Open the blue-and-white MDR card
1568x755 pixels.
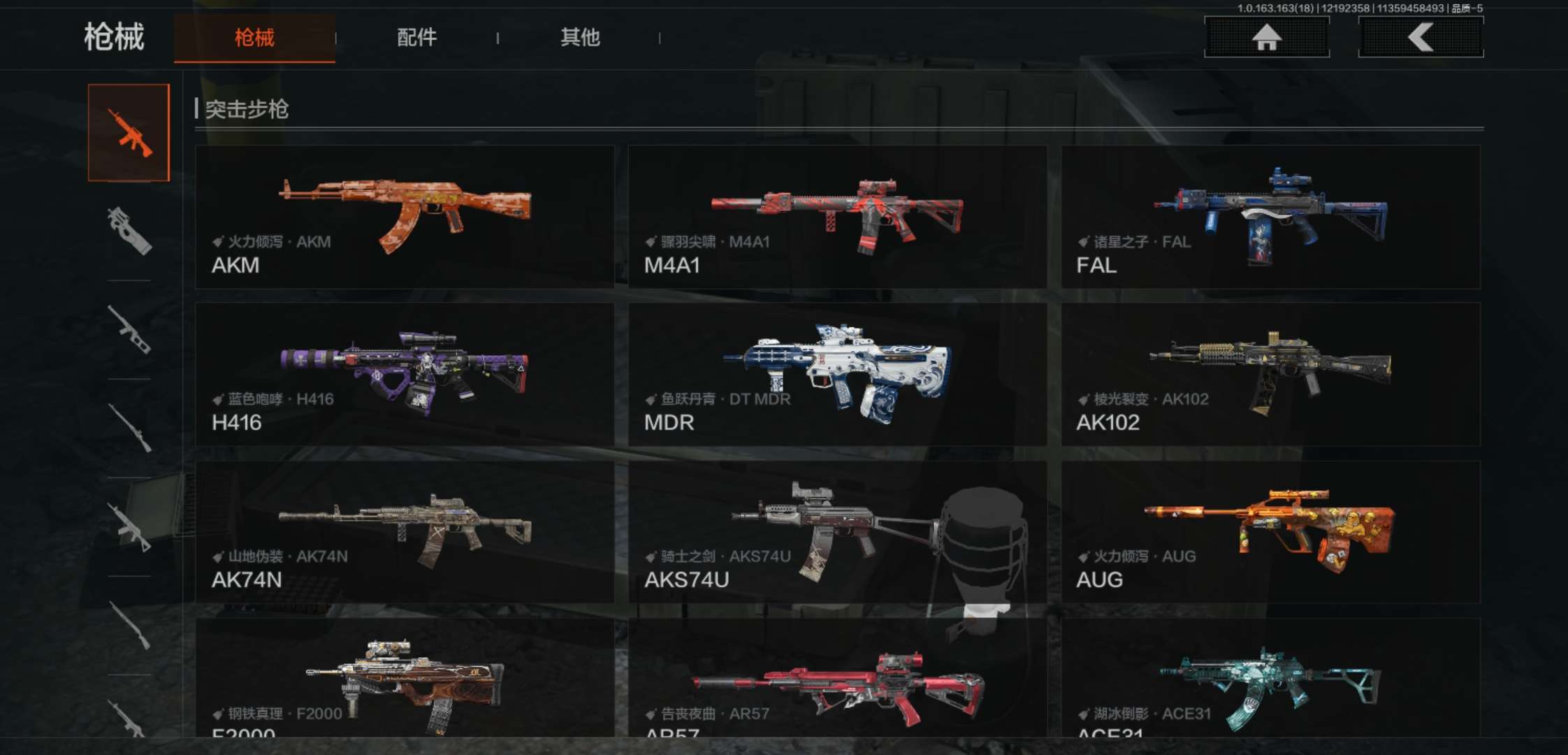point(837,374)
